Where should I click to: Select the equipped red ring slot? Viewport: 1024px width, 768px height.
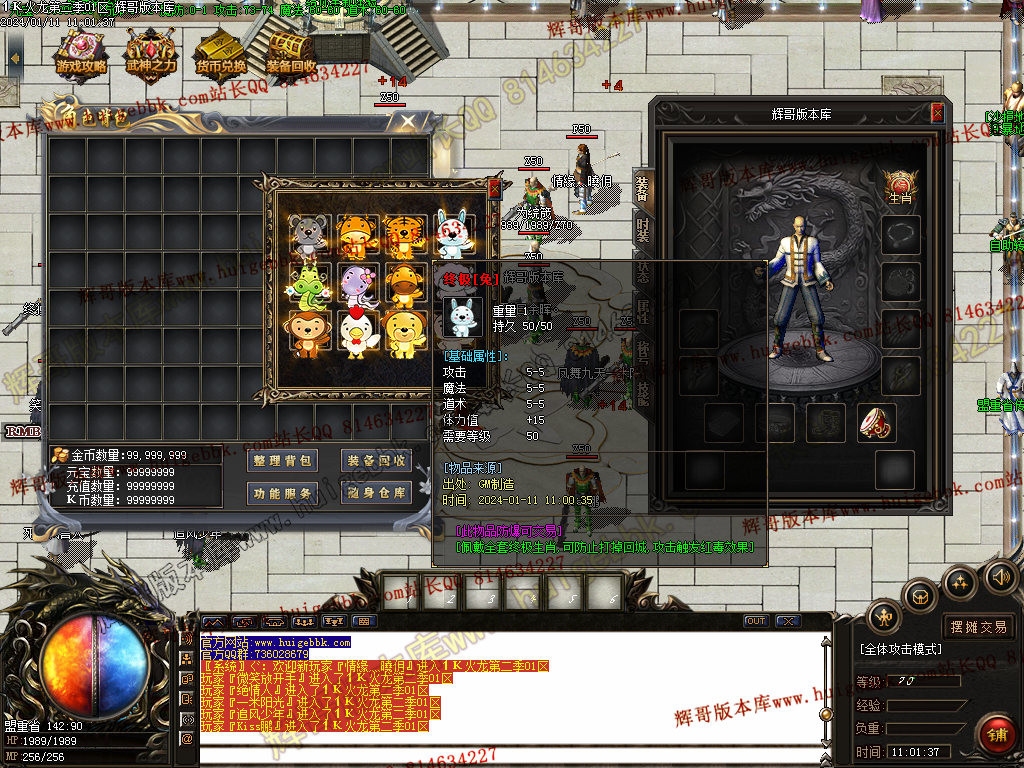tap(876, 423)
